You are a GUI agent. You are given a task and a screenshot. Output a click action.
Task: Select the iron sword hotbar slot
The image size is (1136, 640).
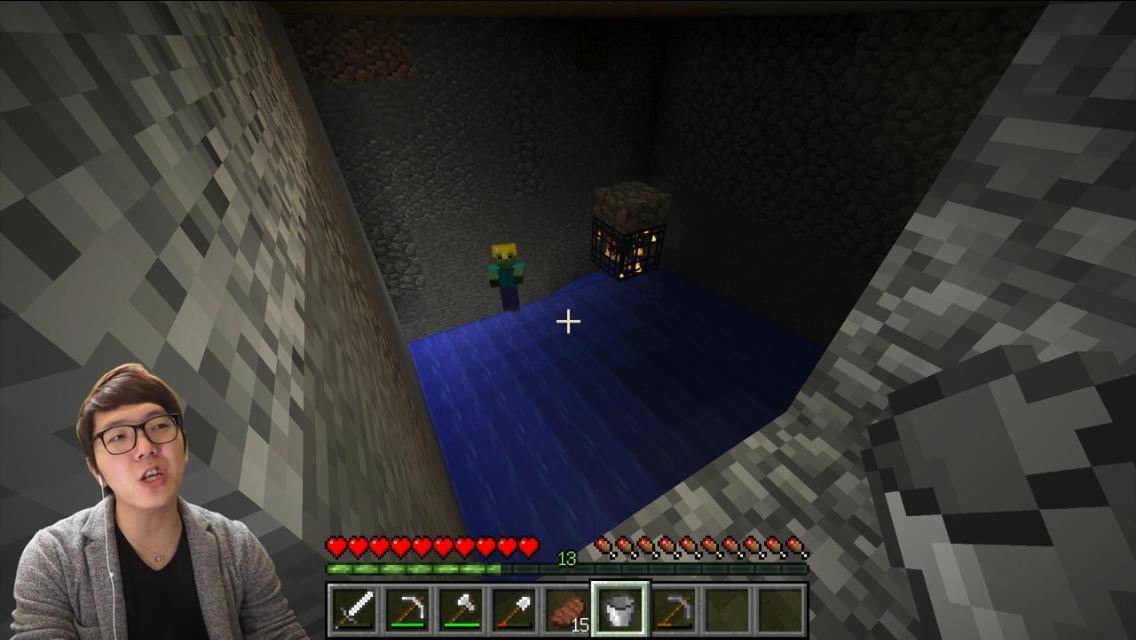[353, 609]
